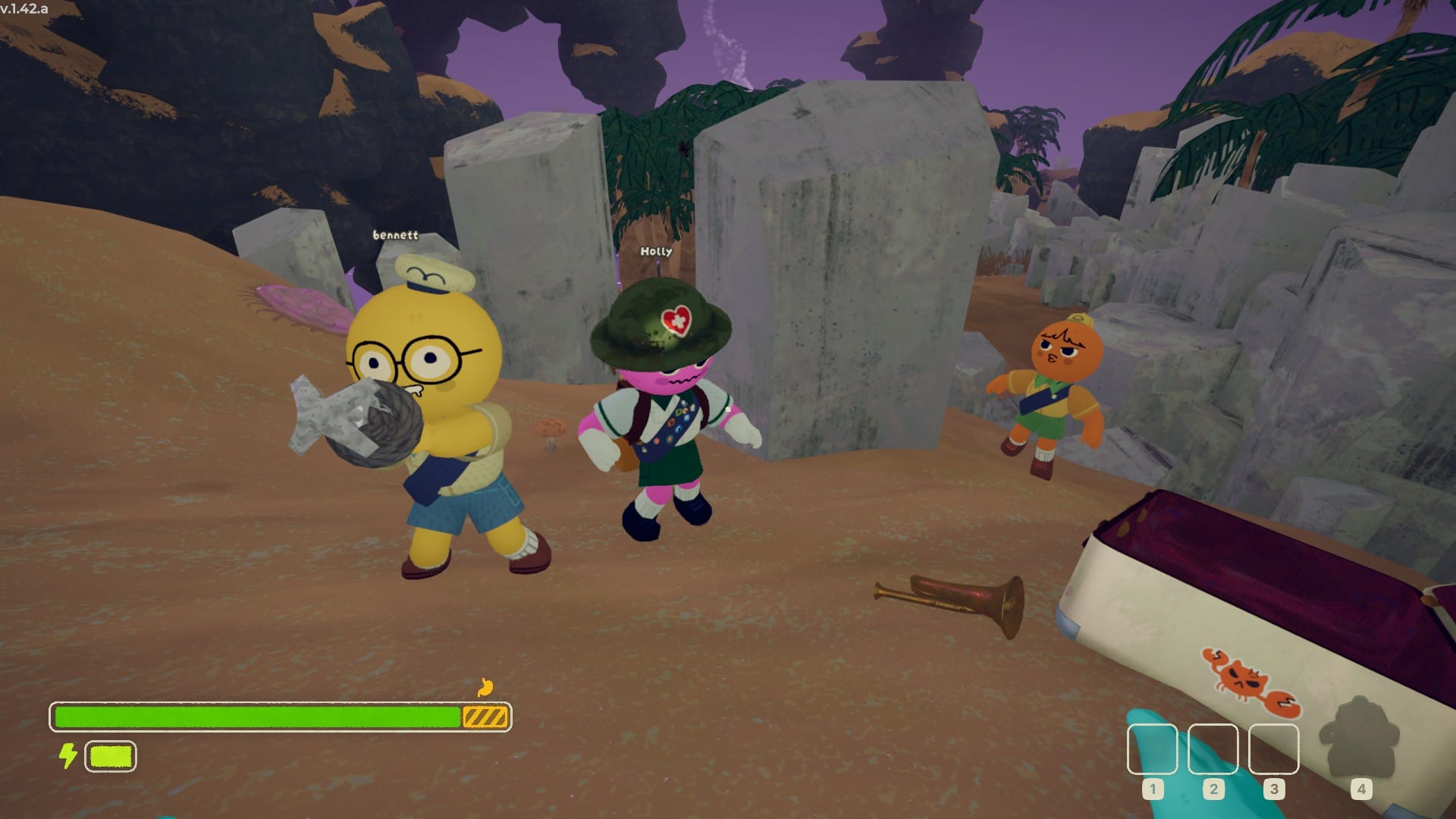Click the Holly player name tag
Image resolution: width=1456 pixels, height=819 pixels.
coord(657,250)
